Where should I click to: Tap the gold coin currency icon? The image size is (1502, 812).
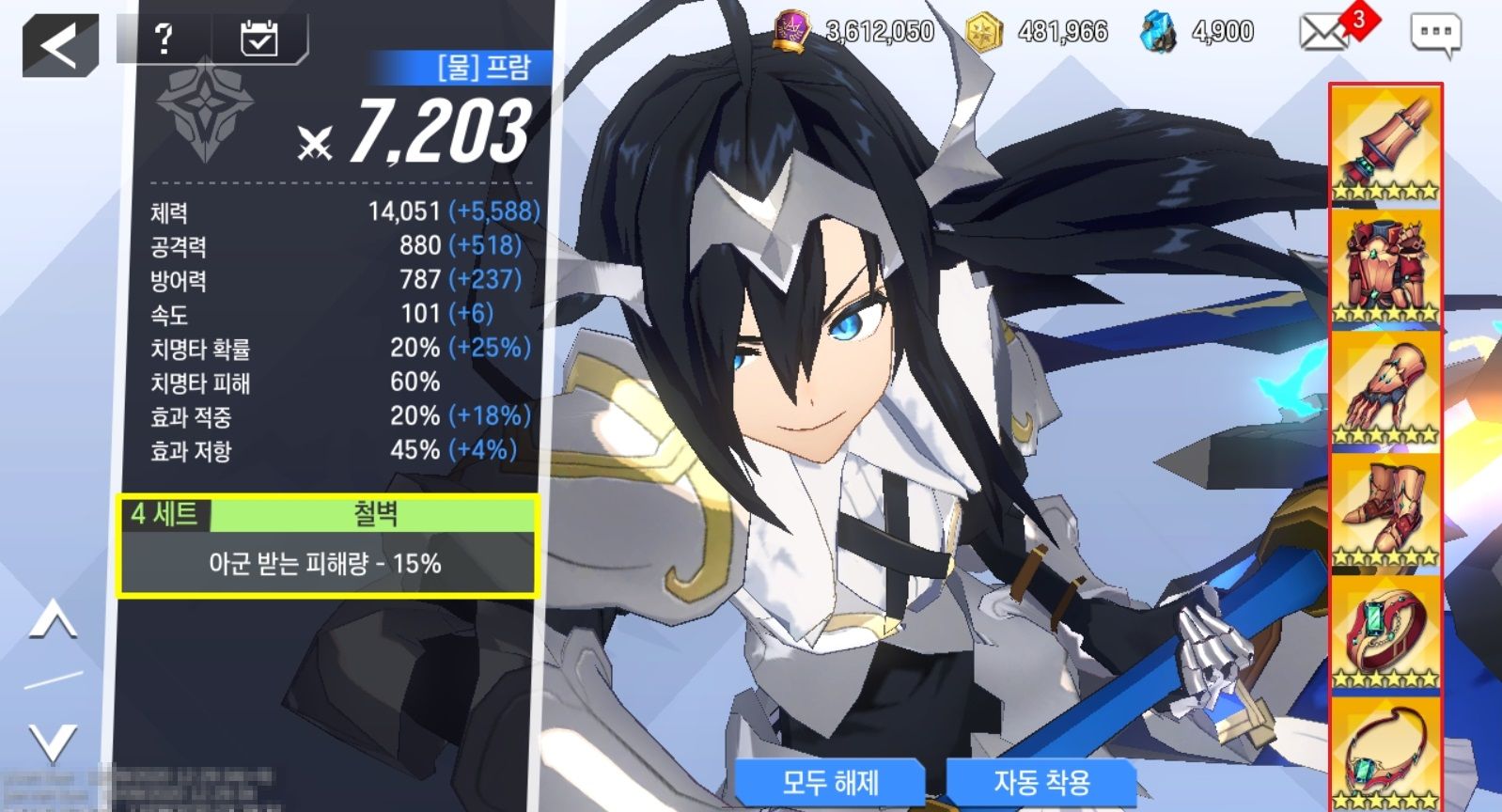pos(983,33)
